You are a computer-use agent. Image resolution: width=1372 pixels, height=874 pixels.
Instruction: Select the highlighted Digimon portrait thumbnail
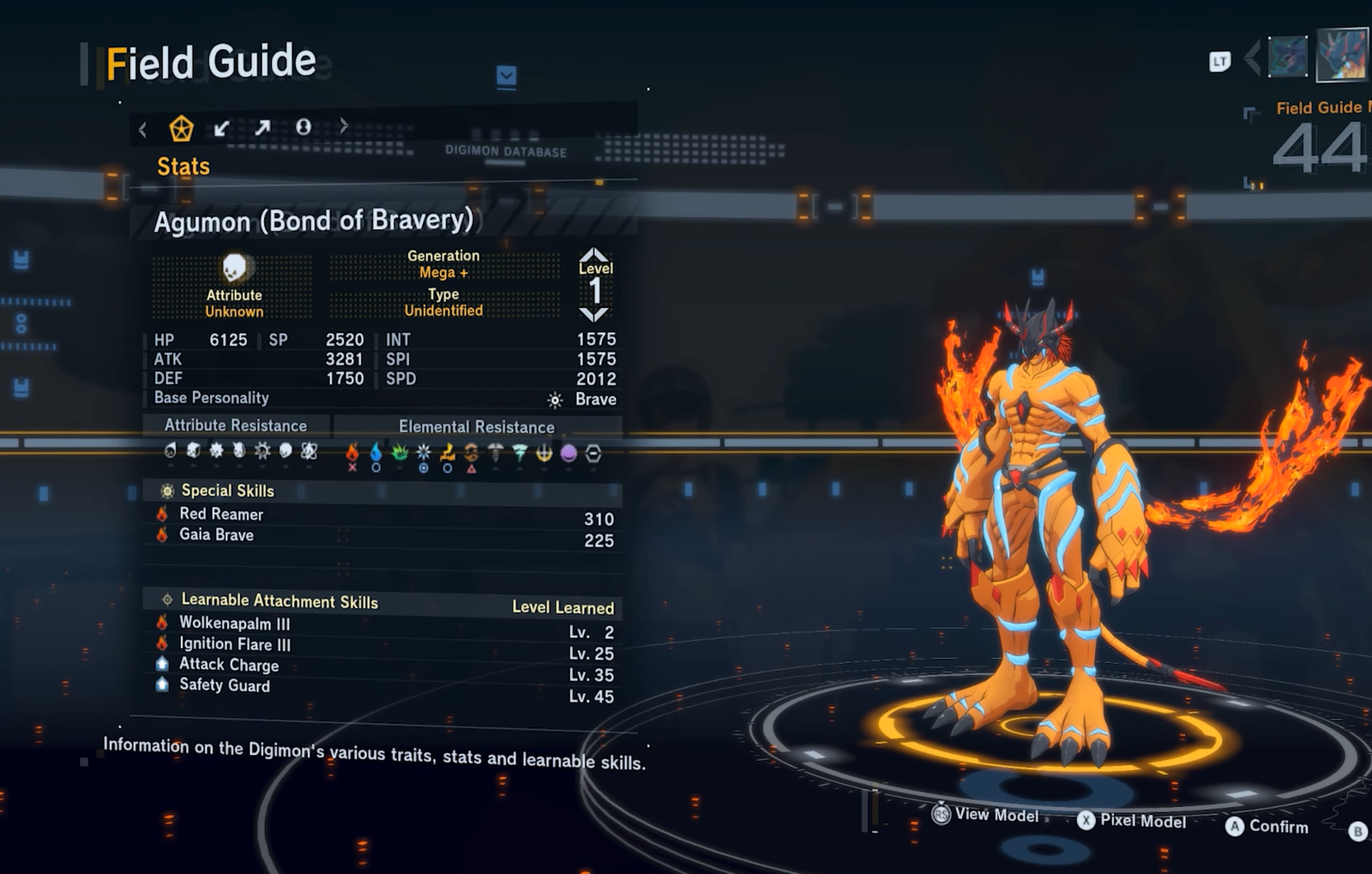point(1342,55)
